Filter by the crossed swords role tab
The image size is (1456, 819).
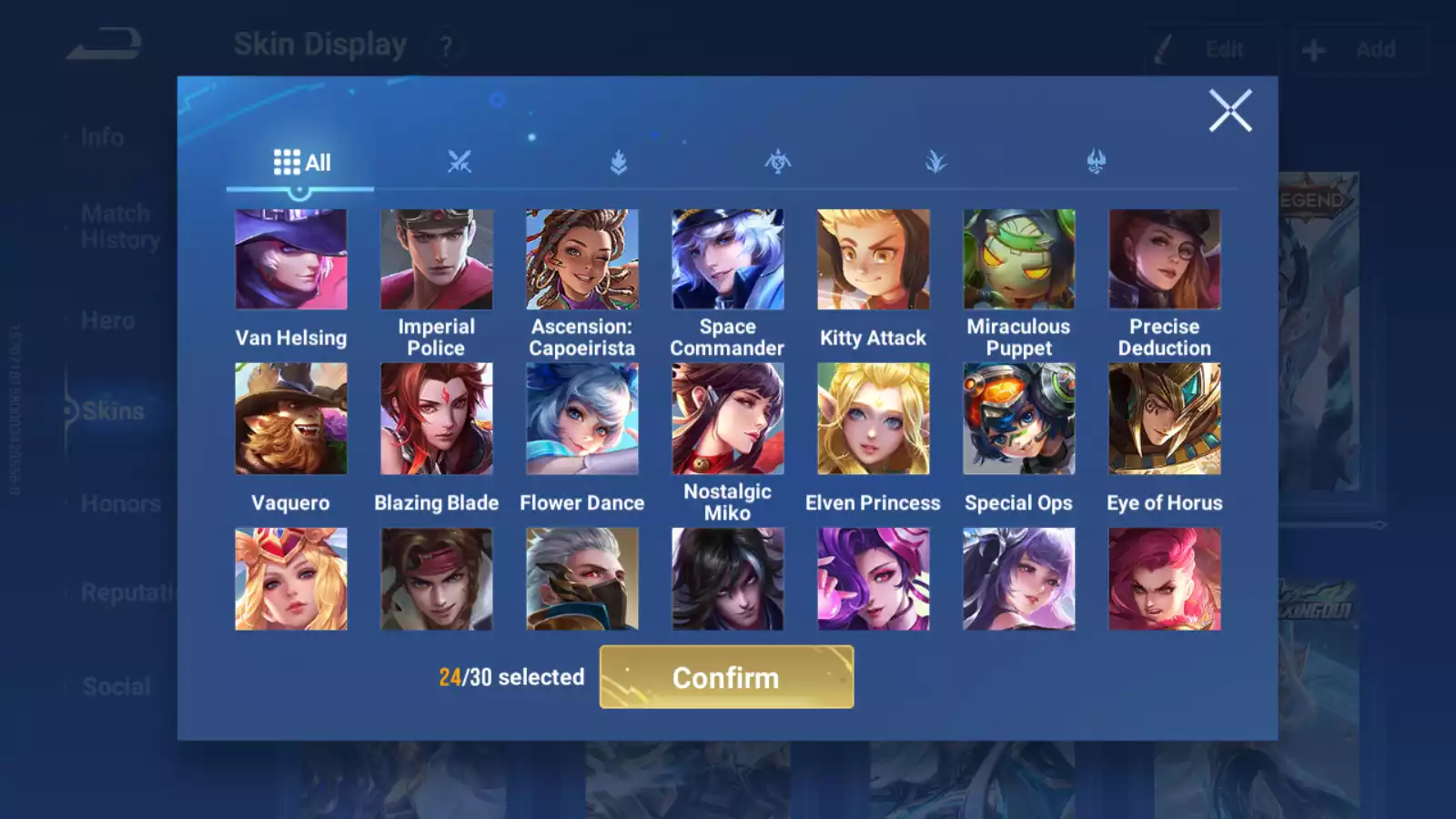460,163
